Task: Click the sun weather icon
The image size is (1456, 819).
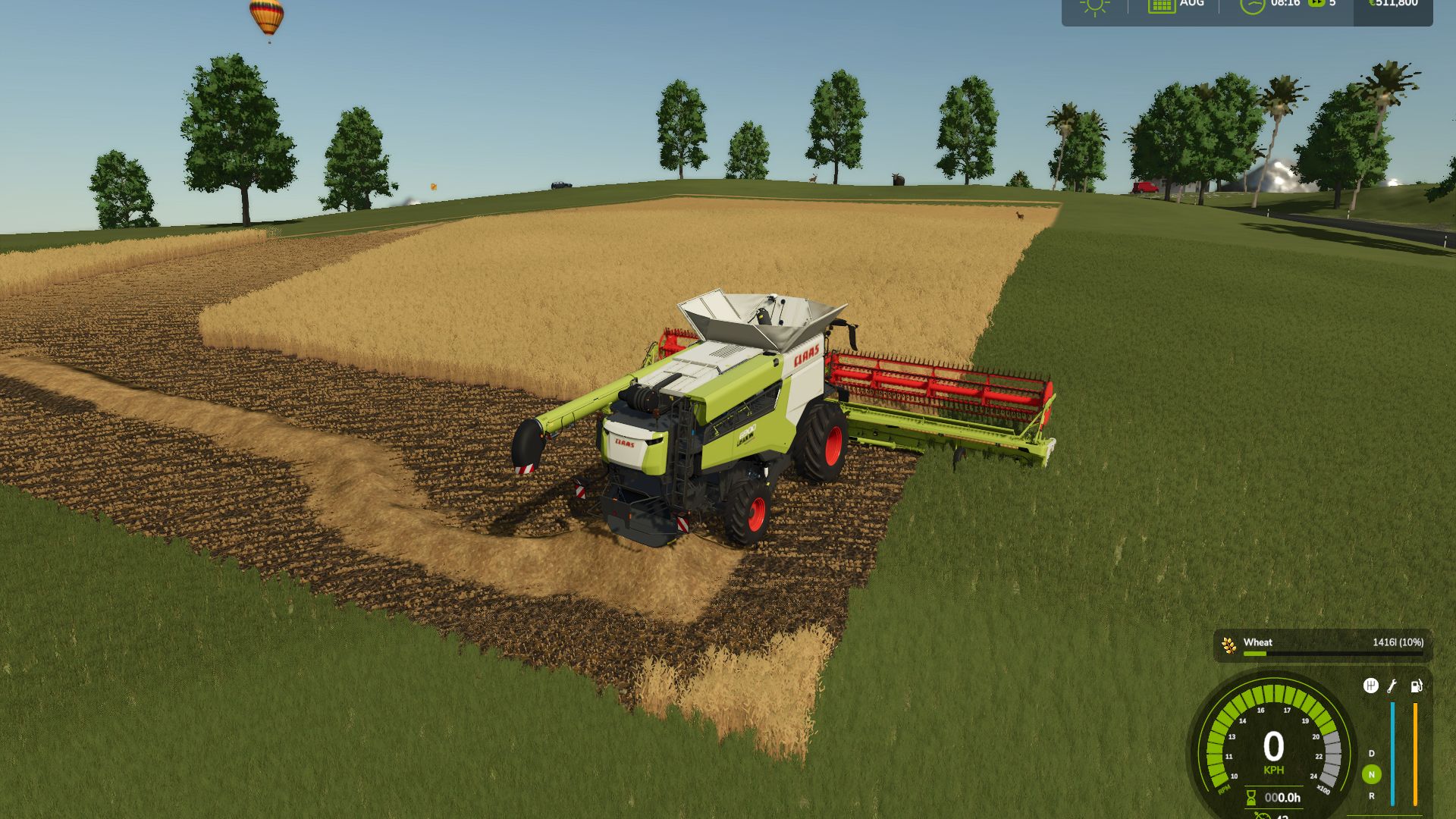Action: click(x=1094, y=6)
